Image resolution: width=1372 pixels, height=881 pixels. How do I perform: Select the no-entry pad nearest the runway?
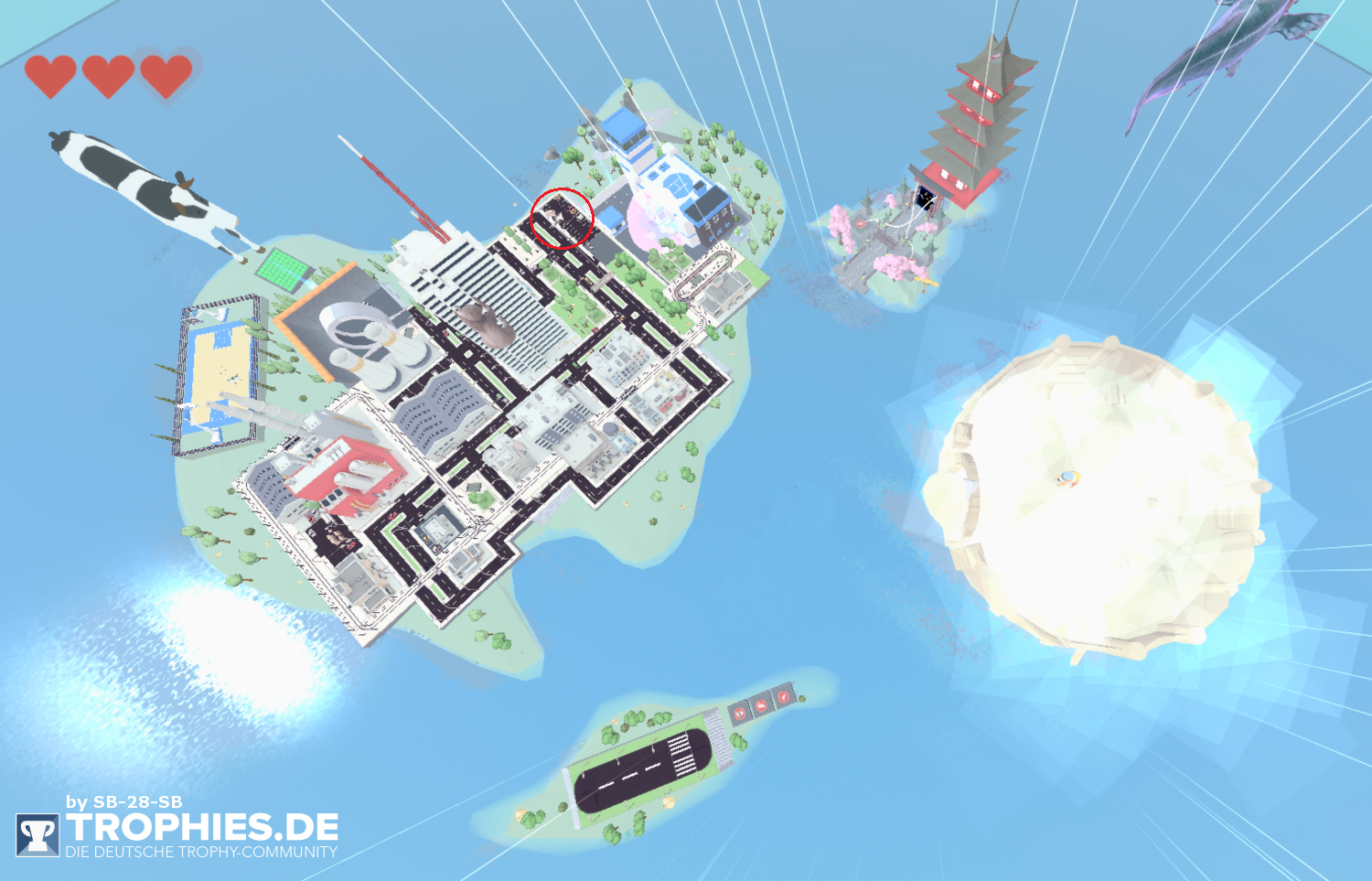tap(739, 714)
